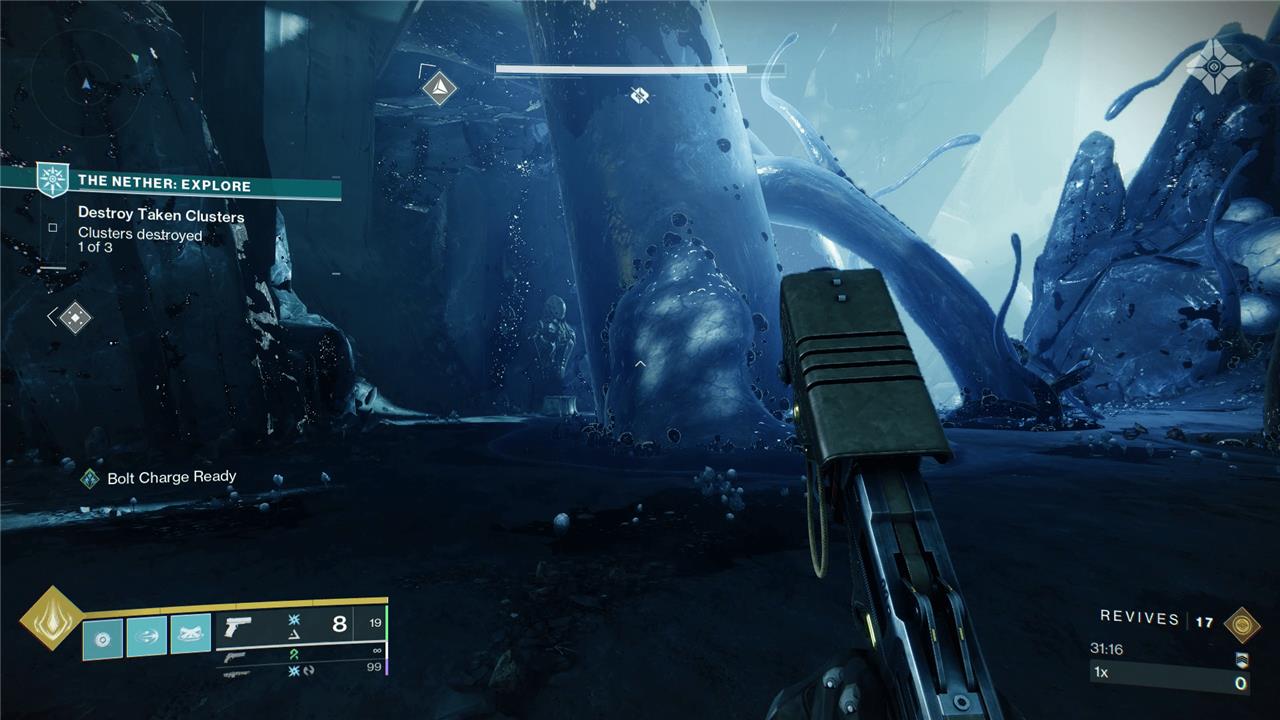Viewport: 1280px width, 720px height.
Task: Select the triangle waypoint diamond marker
Action: click(x=439, y=88)
